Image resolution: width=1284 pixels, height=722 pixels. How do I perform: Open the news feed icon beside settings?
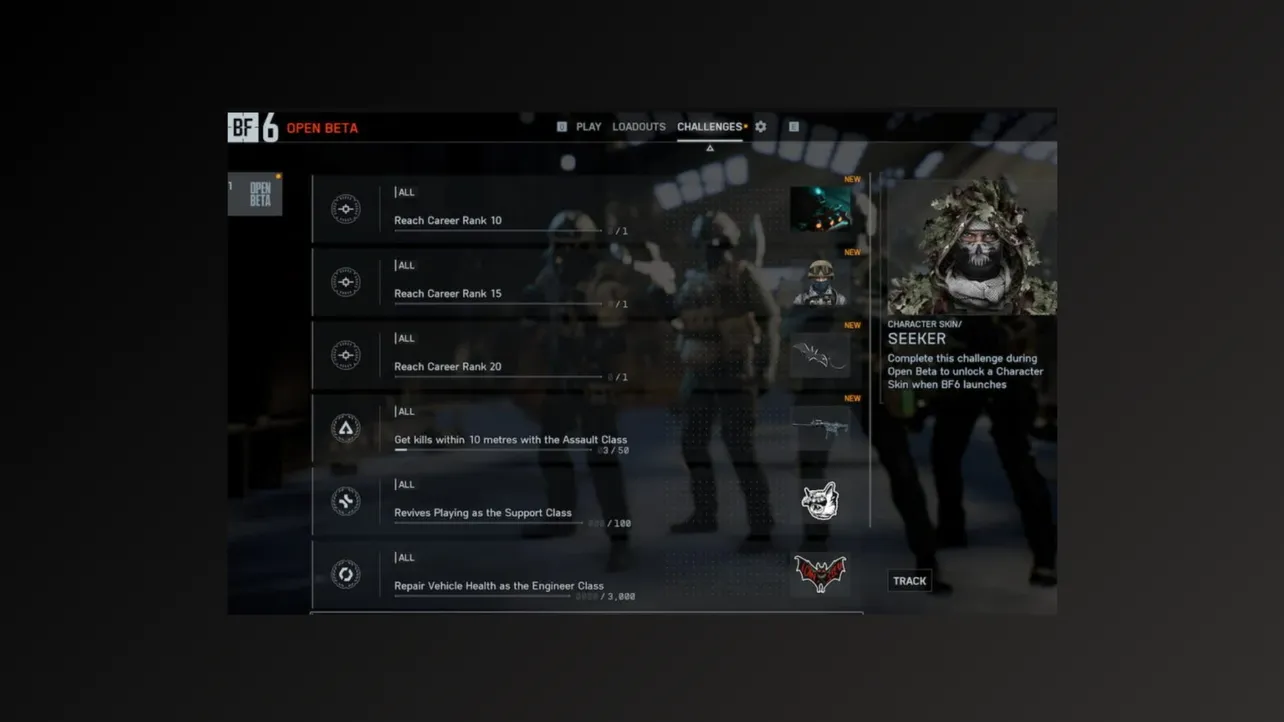(793, 126)
